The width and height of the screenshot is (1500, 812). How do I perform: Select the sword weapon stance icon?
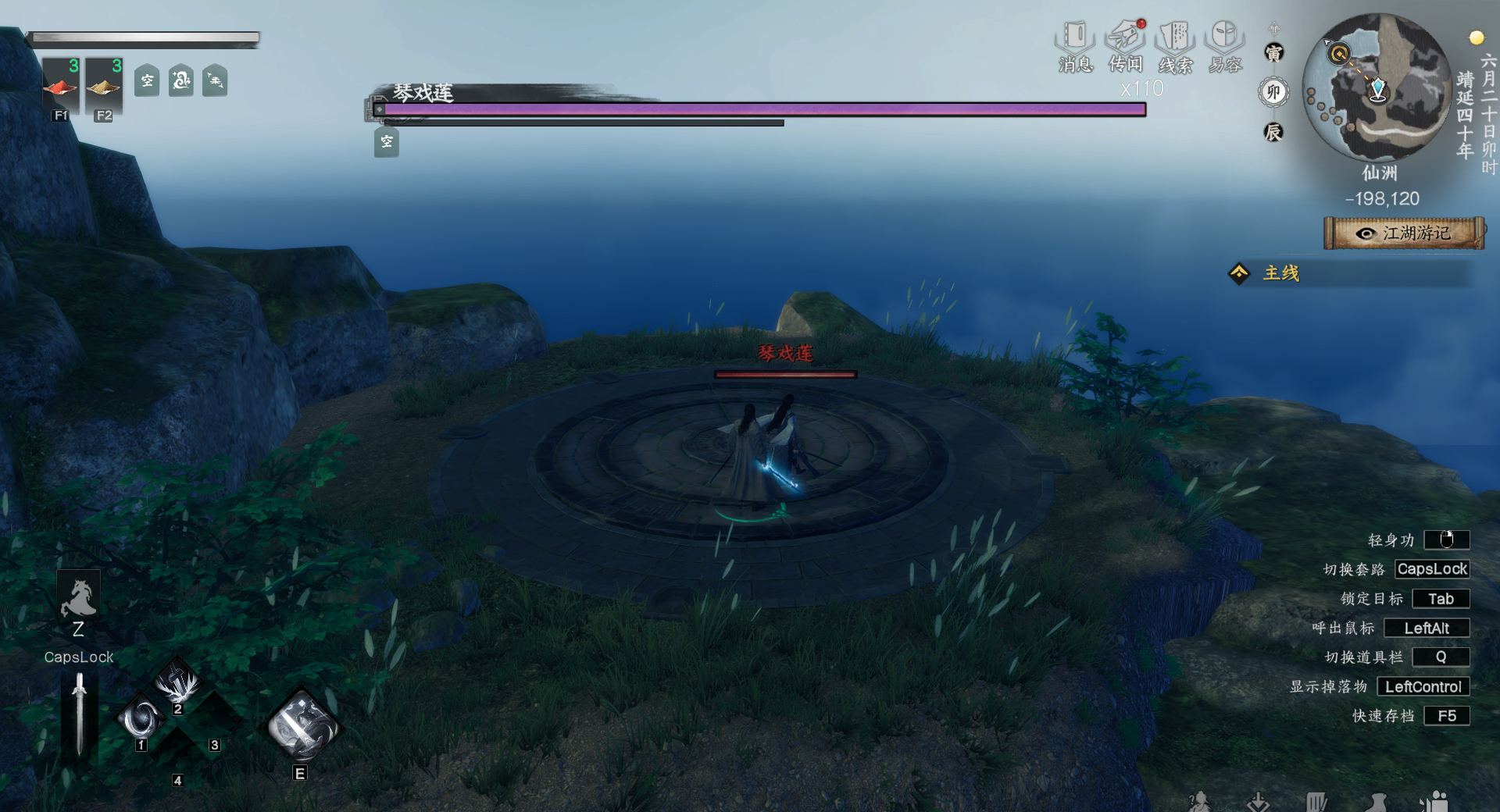tap(79, 713)
